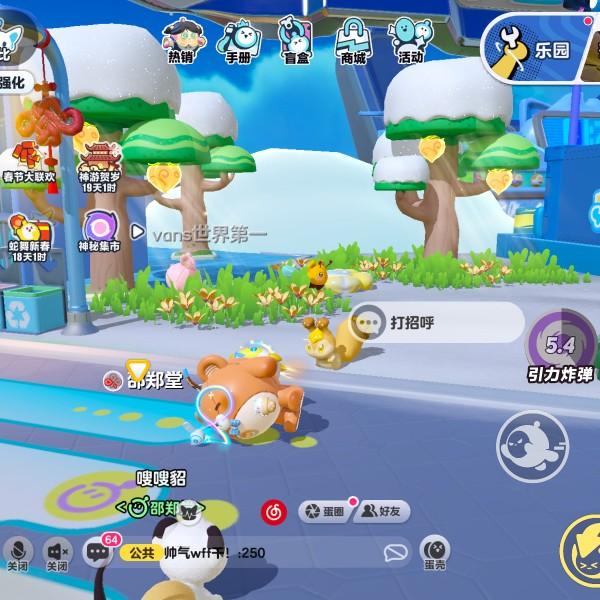Open the chat messages bubble with 64 badge
This screenshot has width=600, height=600.
click(98, 552)
